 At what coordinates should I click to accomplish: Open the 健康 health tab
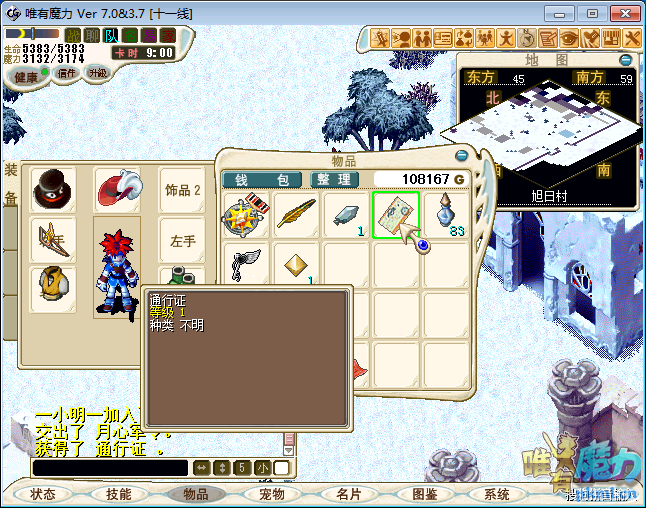27,77
